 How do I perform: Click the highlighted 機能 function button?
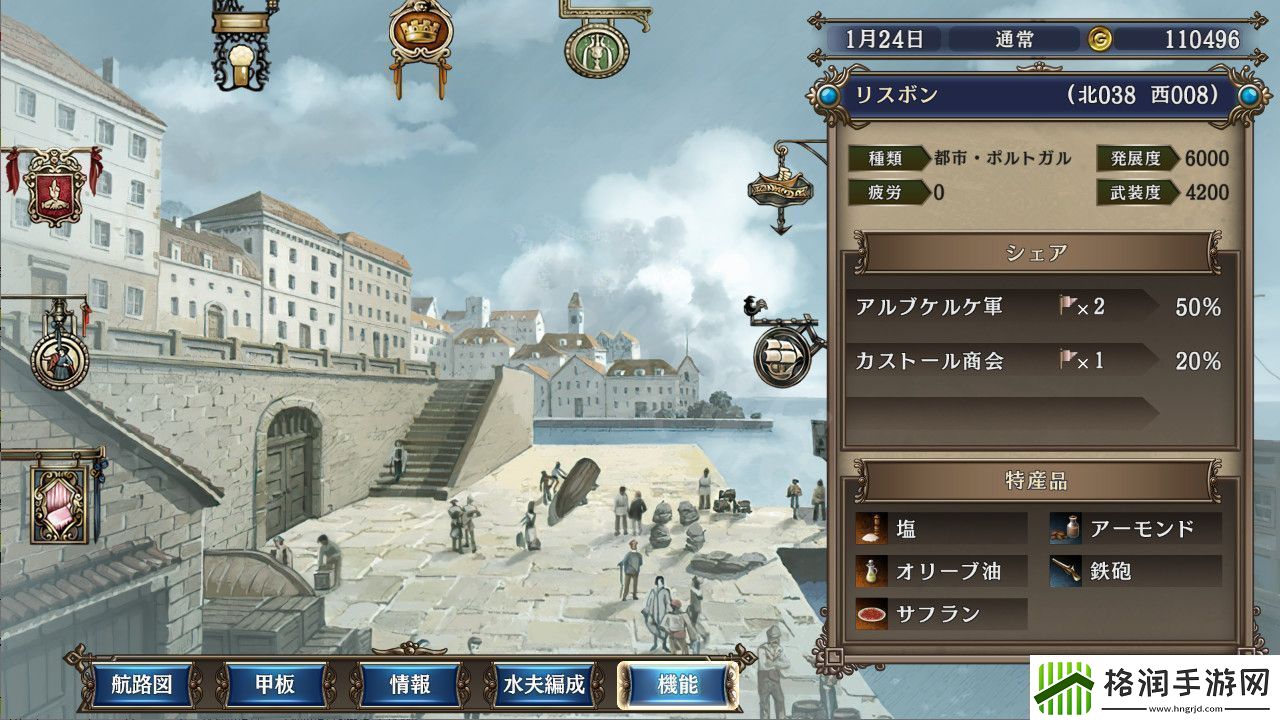pos(678,685)
